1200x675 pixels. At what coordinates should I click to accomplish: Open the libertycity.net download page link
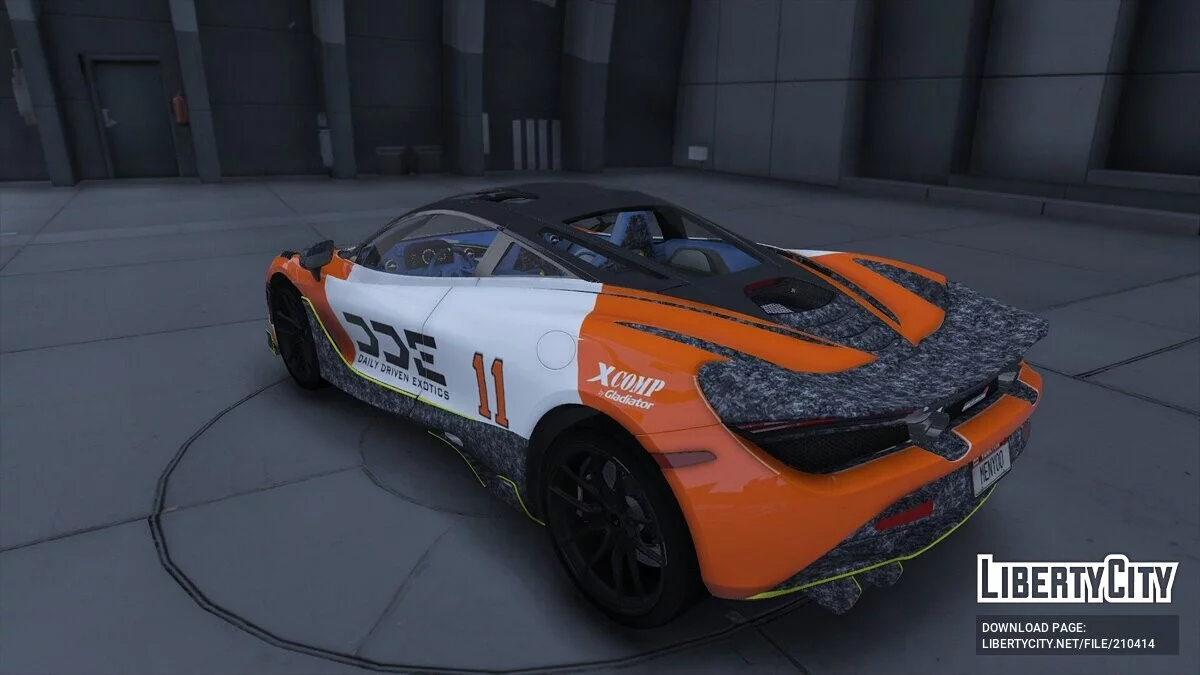(1068, 643)
